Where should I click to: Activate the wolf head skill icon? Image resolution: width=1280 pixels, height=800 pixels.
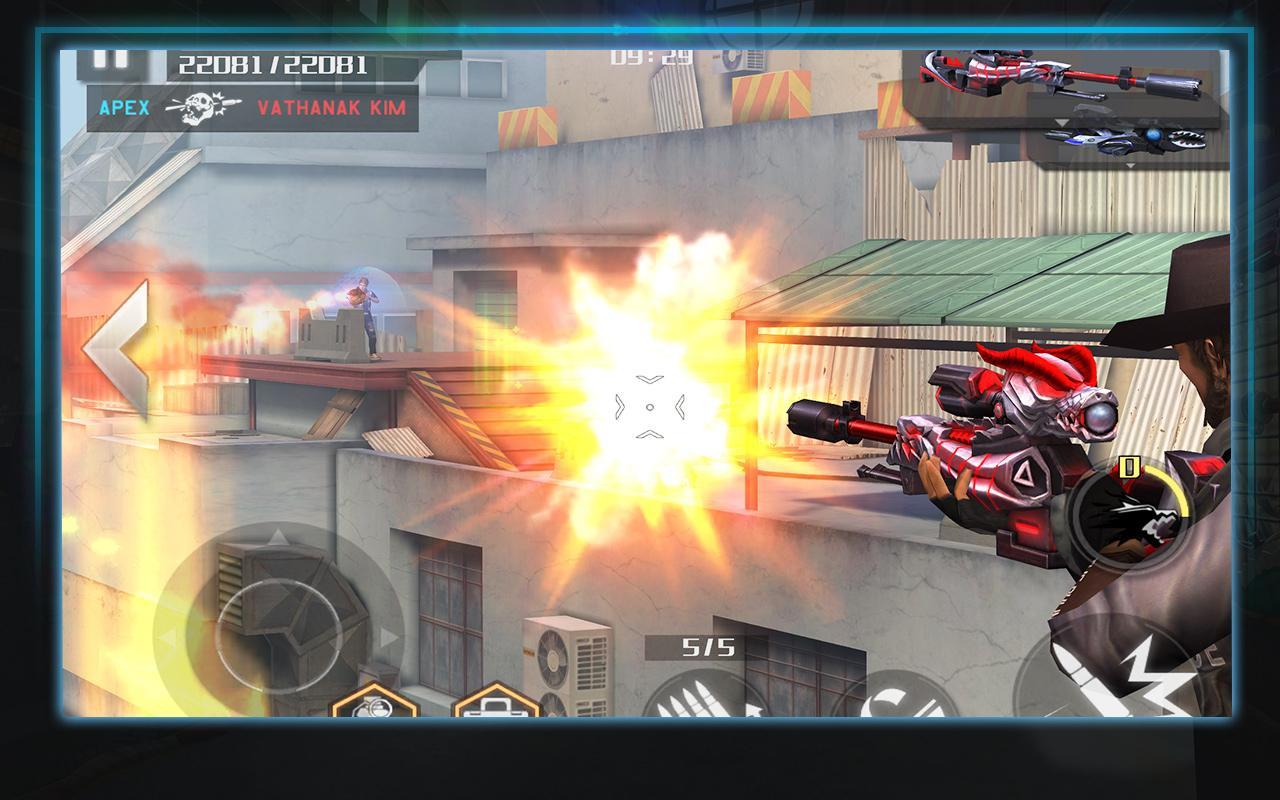point(1126,517)
